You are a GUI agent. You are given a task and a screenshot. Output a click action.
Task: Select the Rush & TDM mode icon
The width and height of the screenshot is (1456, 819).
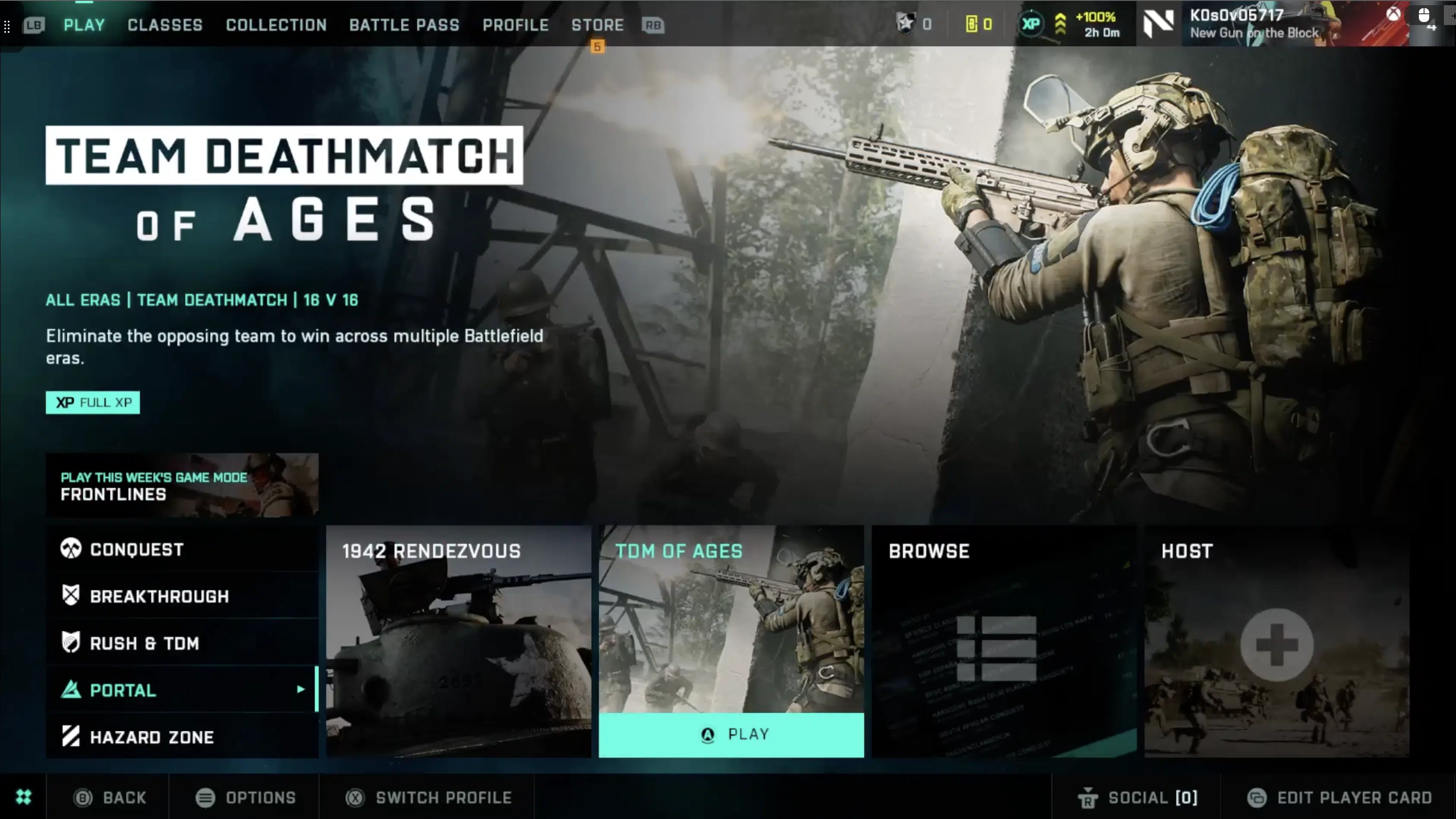click(71, 643)
